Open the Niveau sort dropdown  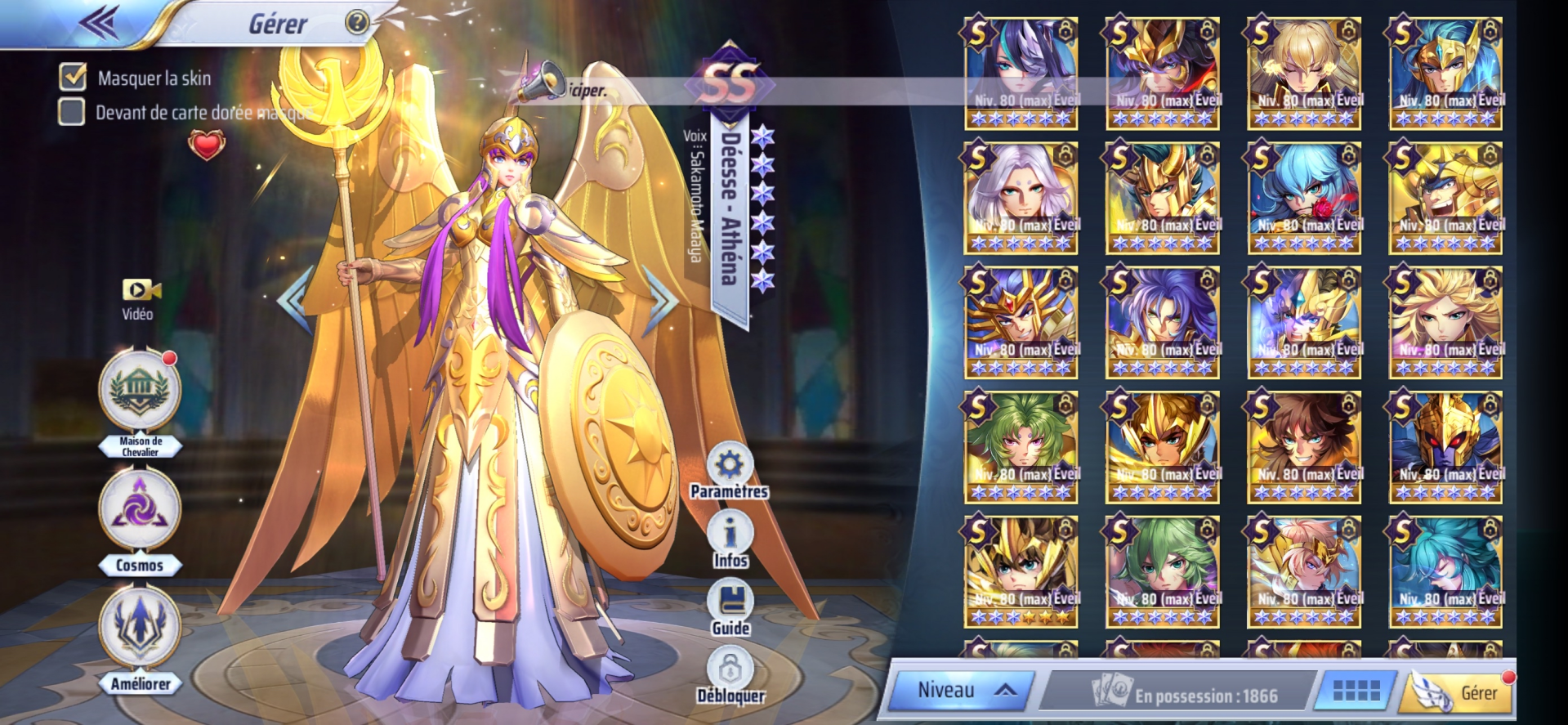pos(962,691)
